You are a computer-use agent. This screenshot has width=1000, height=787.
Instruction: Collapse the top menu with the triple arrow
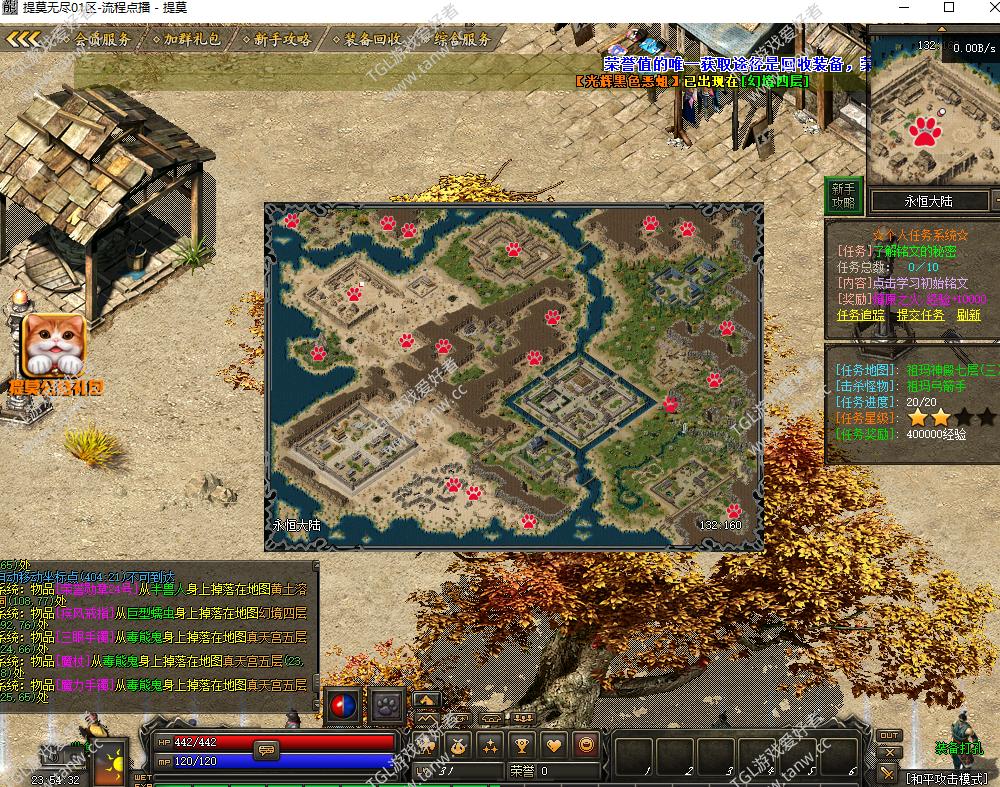tap(22, 40)
